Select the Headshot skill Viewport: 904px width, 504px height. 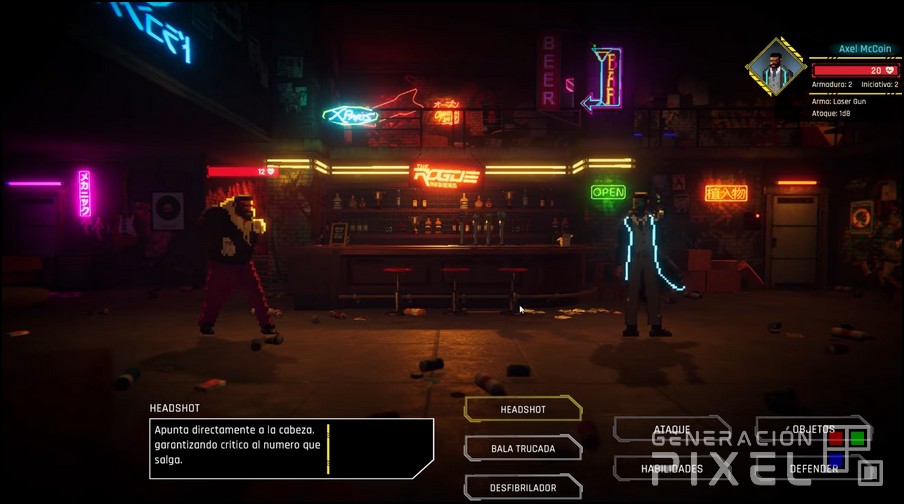point(523,409)
